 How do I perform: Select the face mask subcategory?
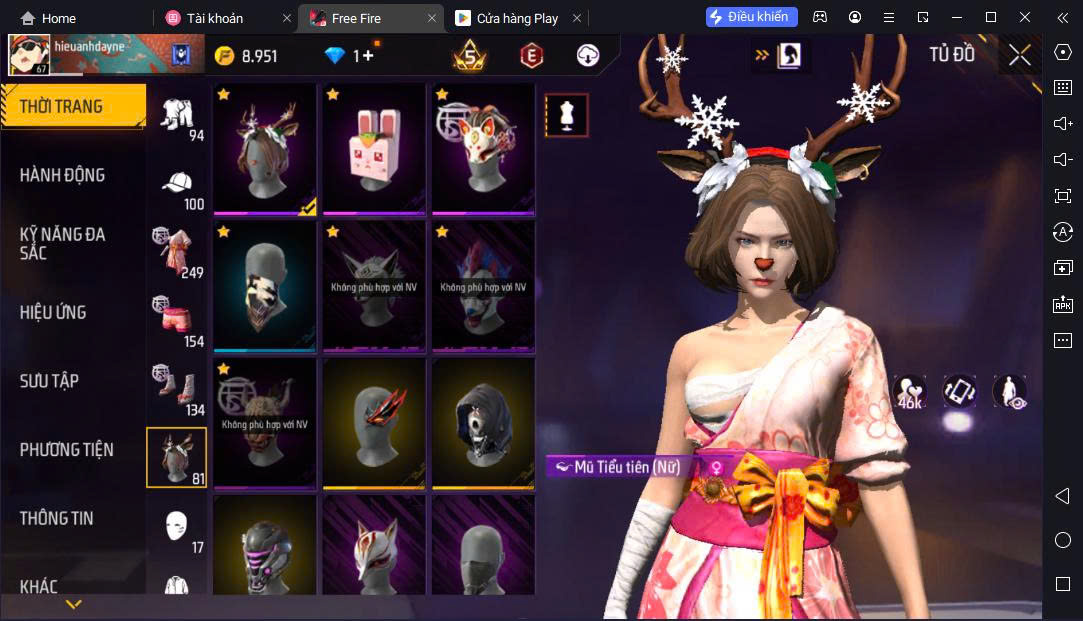click(x=177, y=526)
